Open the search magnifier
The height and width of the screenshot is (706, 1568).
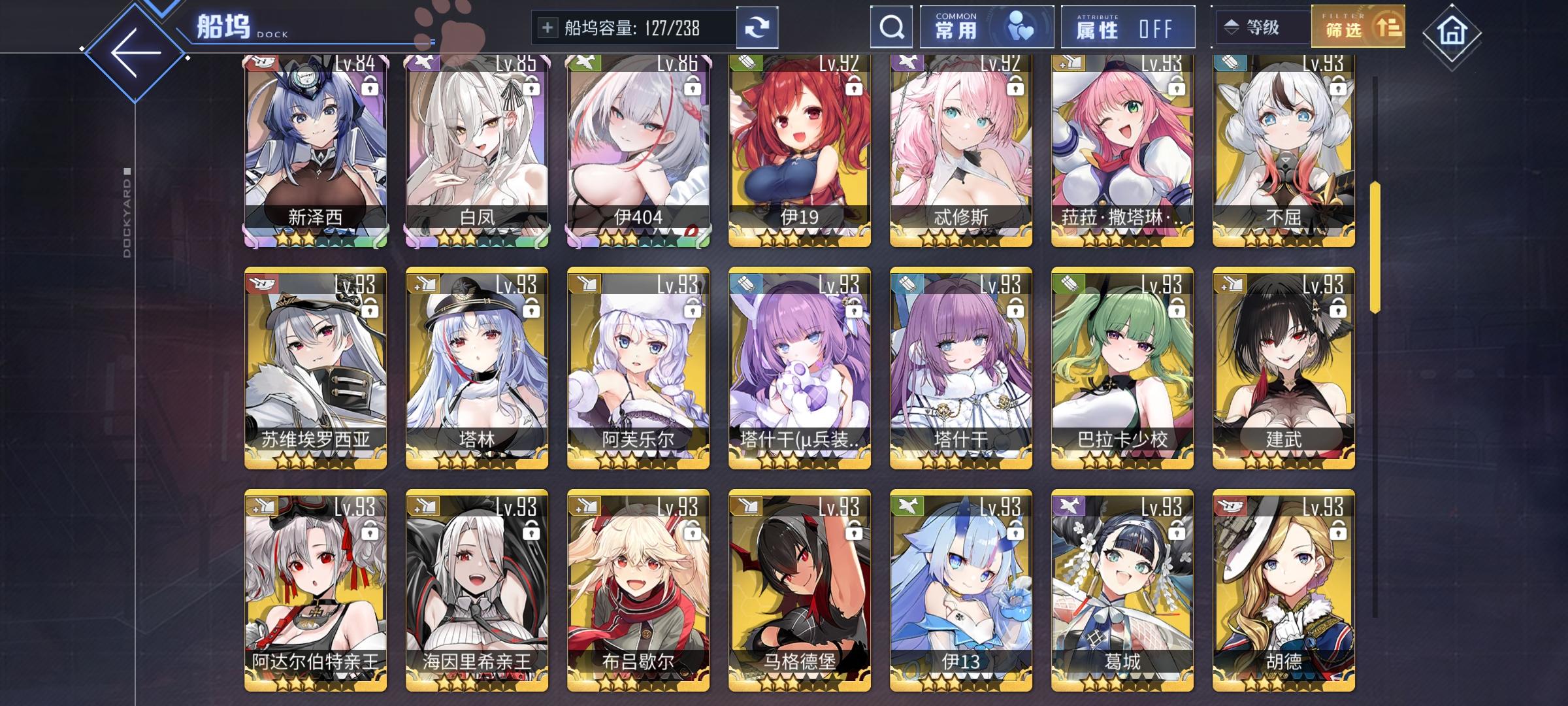890,27
